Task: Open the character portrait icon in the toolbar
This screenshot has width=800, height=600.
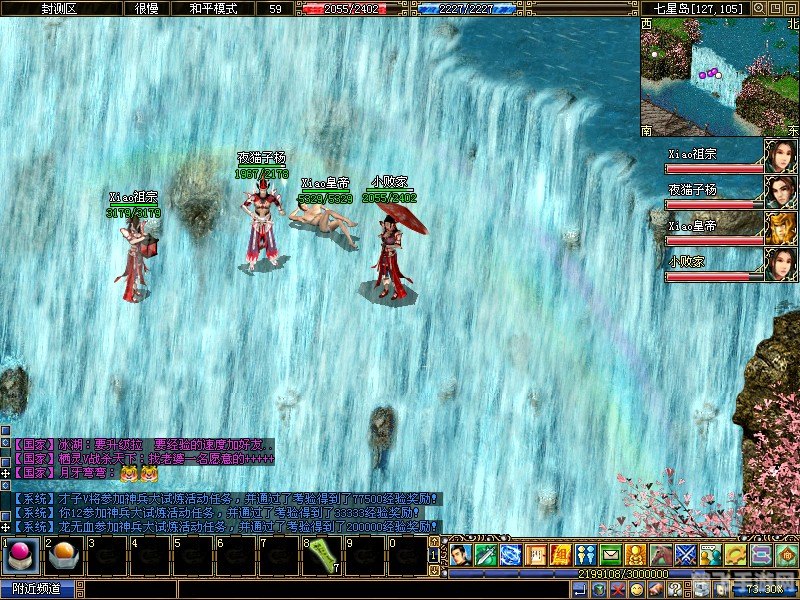Action: 459,553
